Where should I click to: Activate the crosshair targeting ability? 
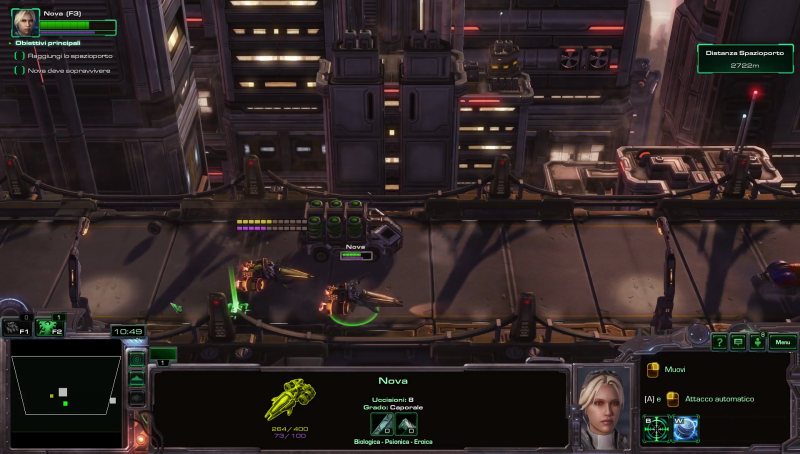(x=654, y=427)
